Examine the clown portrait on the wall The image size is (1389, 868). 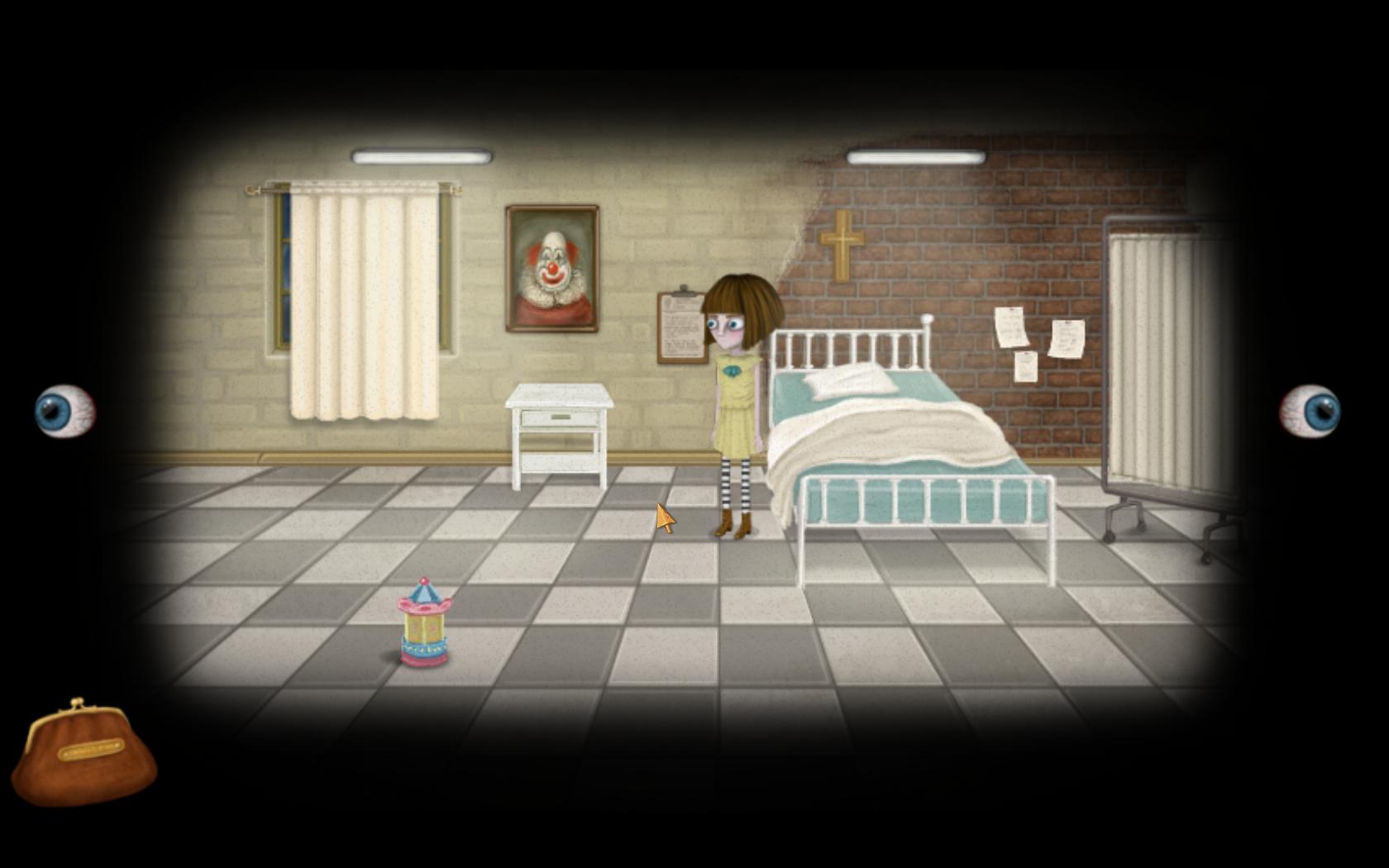[551, 266]
